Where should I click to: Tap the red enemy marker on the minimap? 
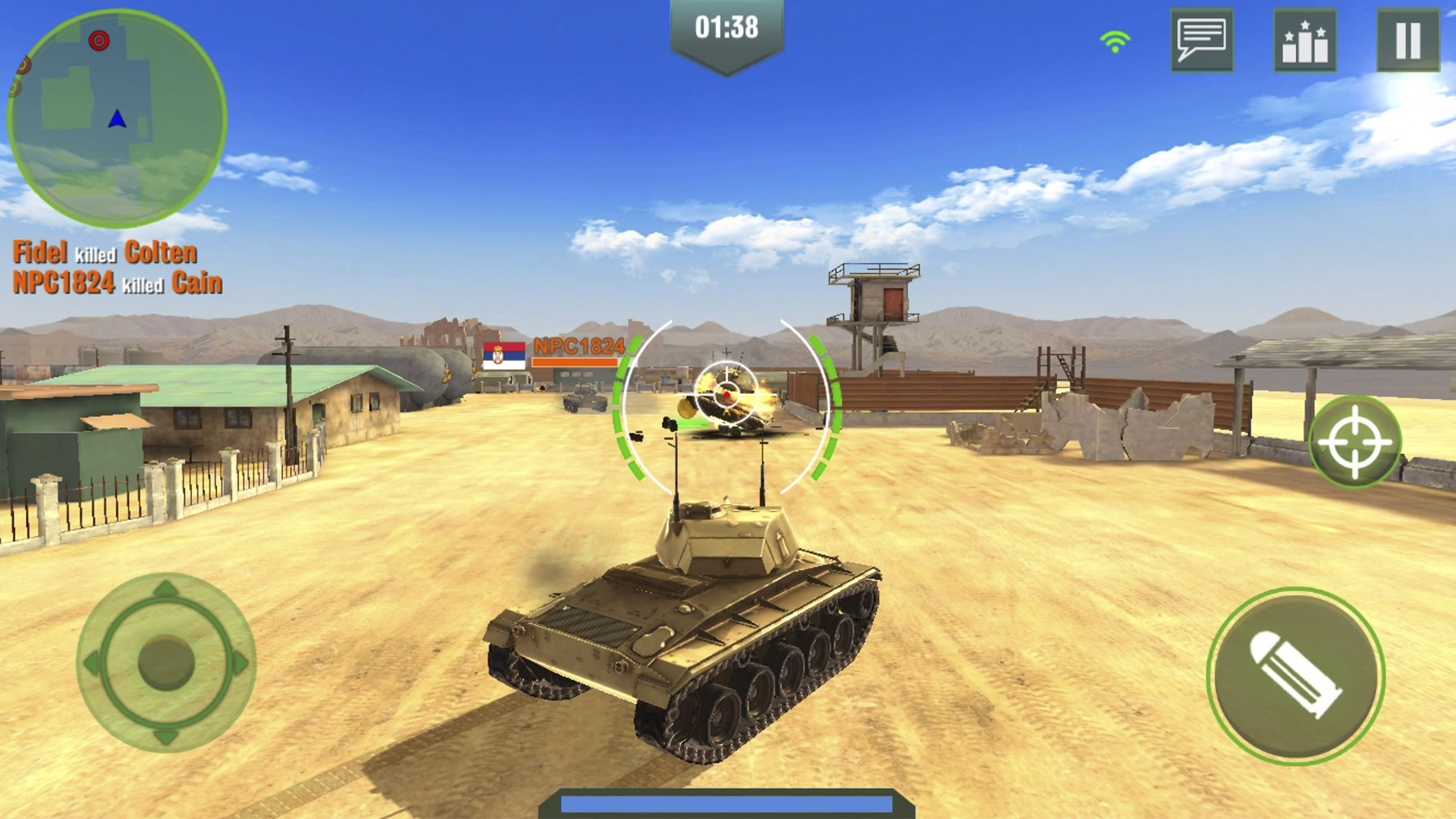click(x=99, y=41)
